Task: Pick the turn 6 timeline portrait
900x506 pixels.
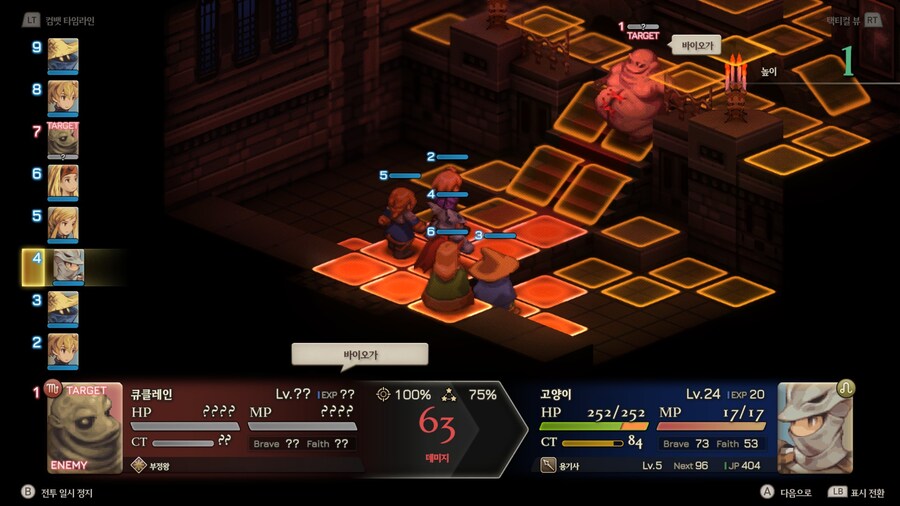Action: click(62, 182)
